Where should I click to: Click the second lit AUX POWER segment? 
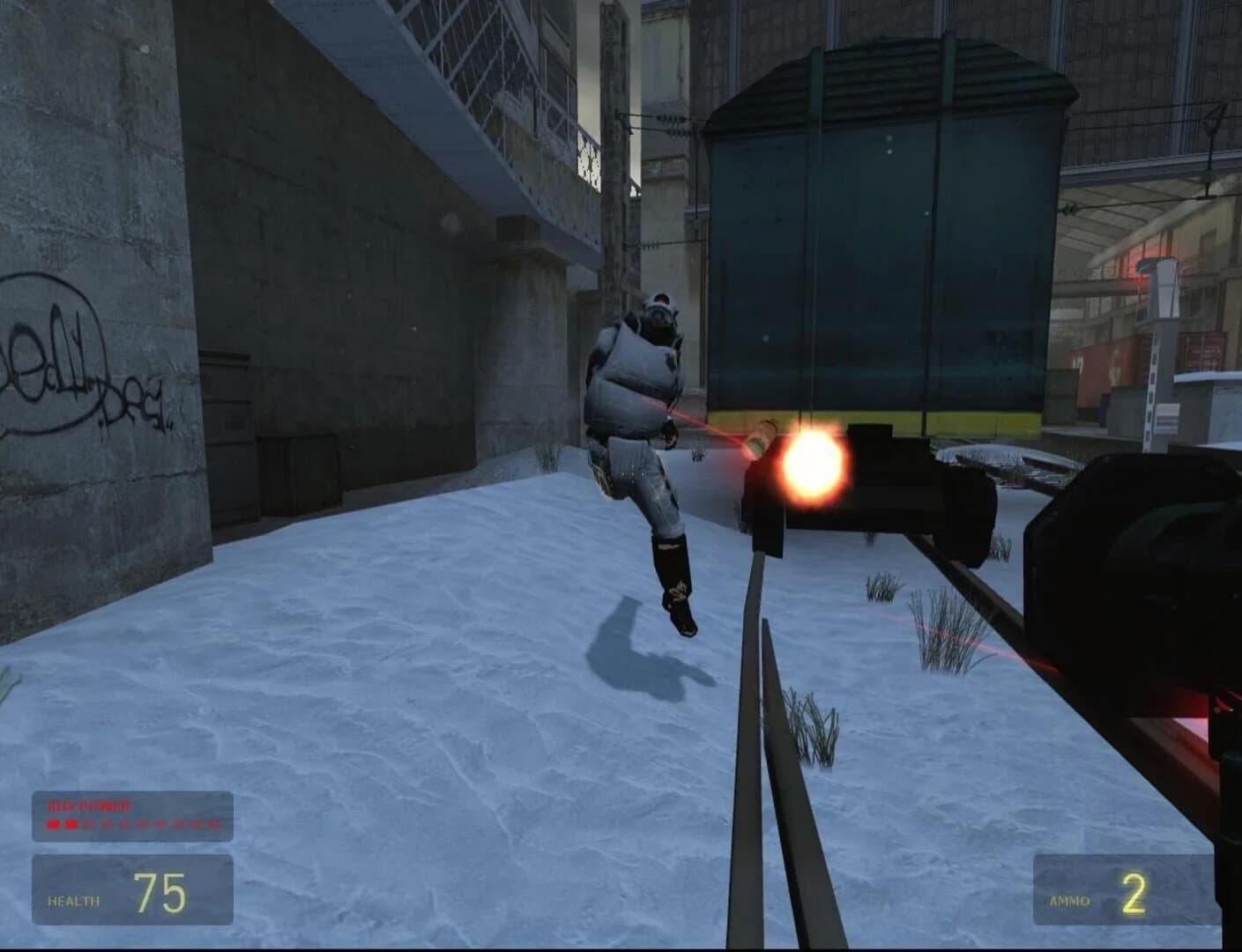[x=72, y=825]
